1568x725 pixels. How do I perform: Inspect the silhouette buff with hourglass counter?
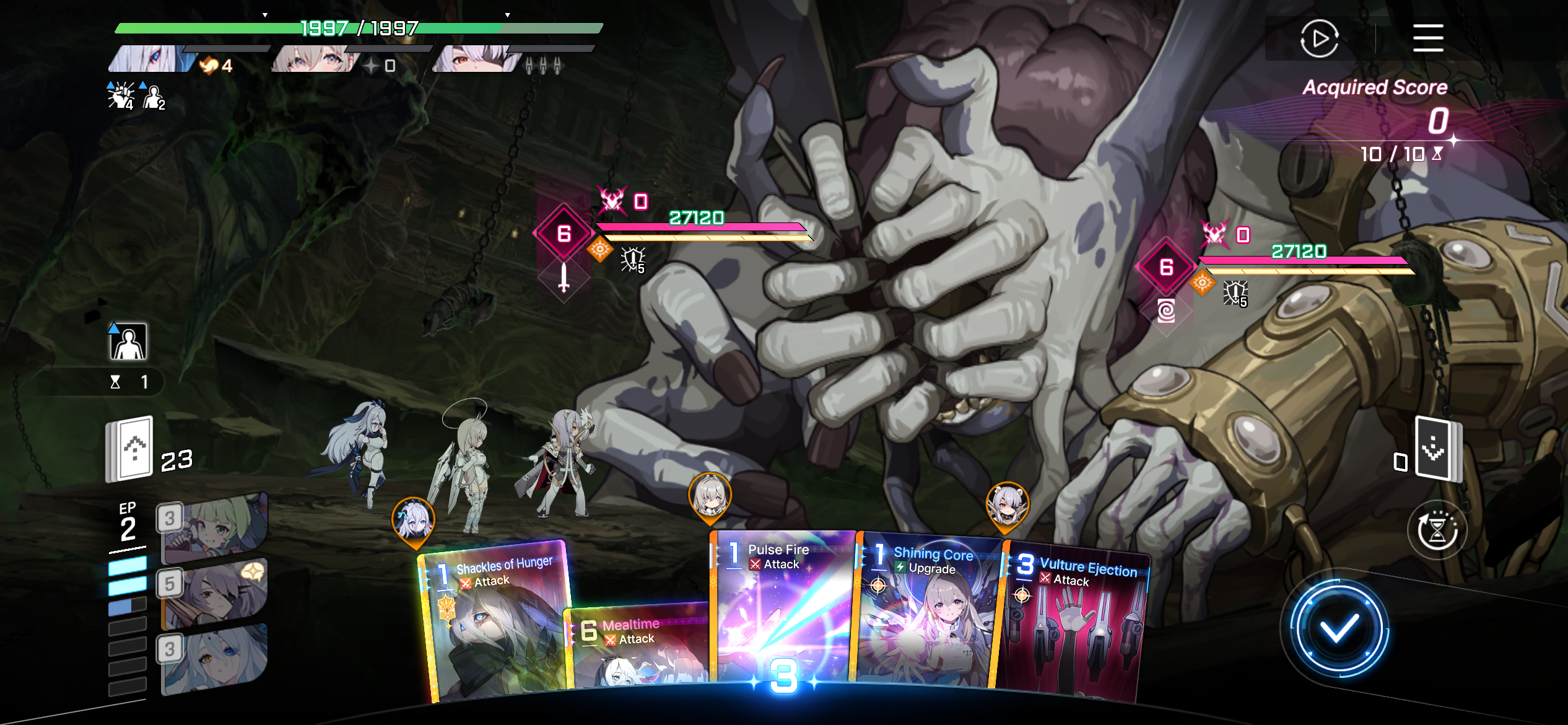(128, 342)
